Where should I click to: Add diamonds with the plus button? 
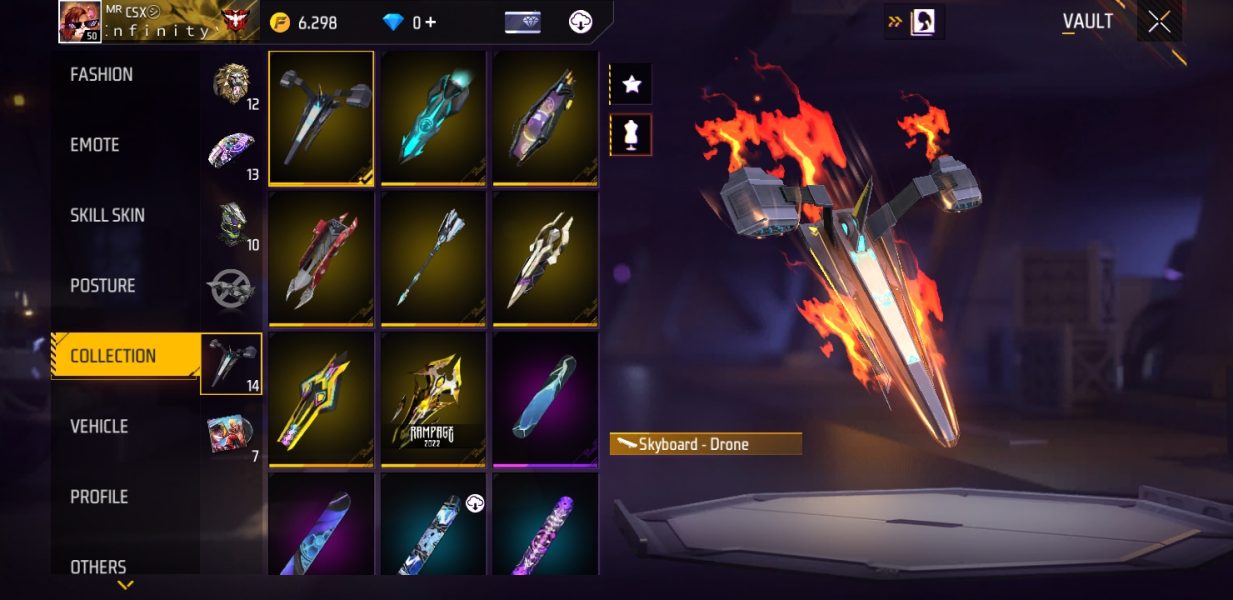(x=431, y=22)
